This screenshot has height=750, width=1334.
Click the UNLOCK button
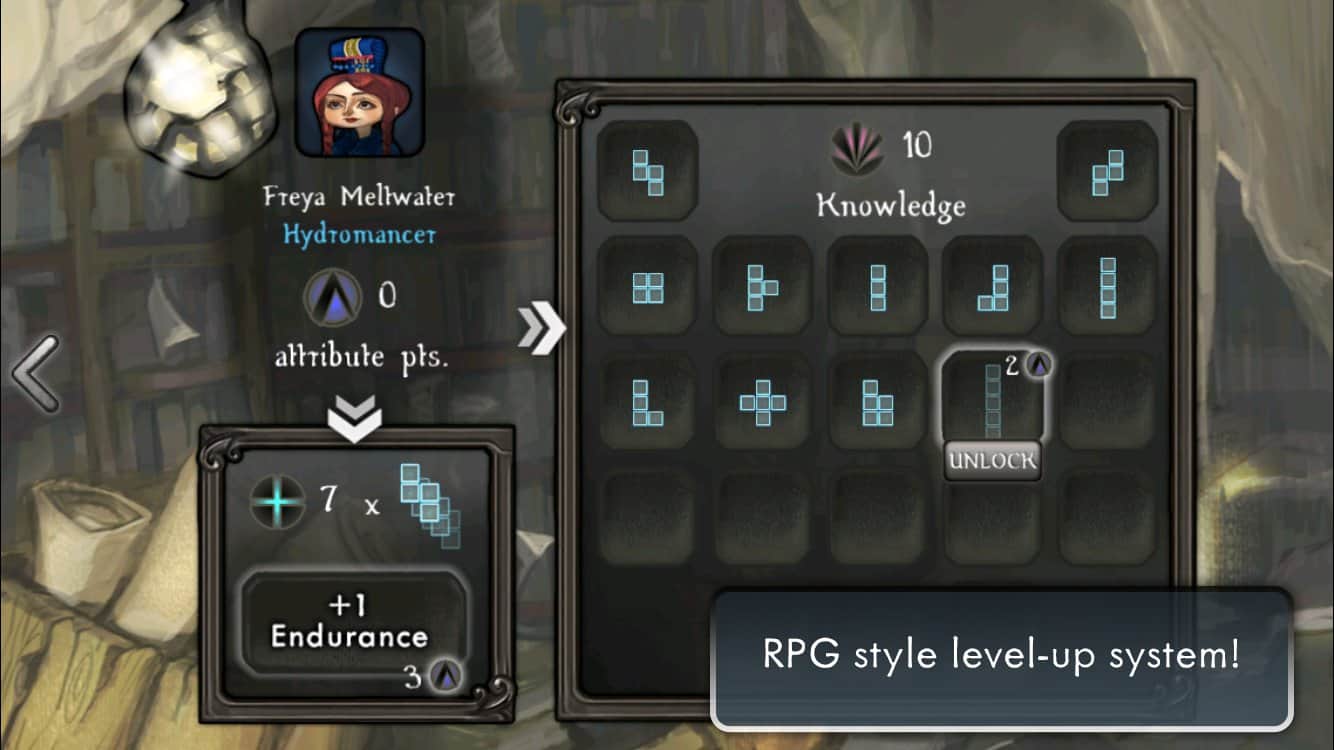click(x=992, y=461)
